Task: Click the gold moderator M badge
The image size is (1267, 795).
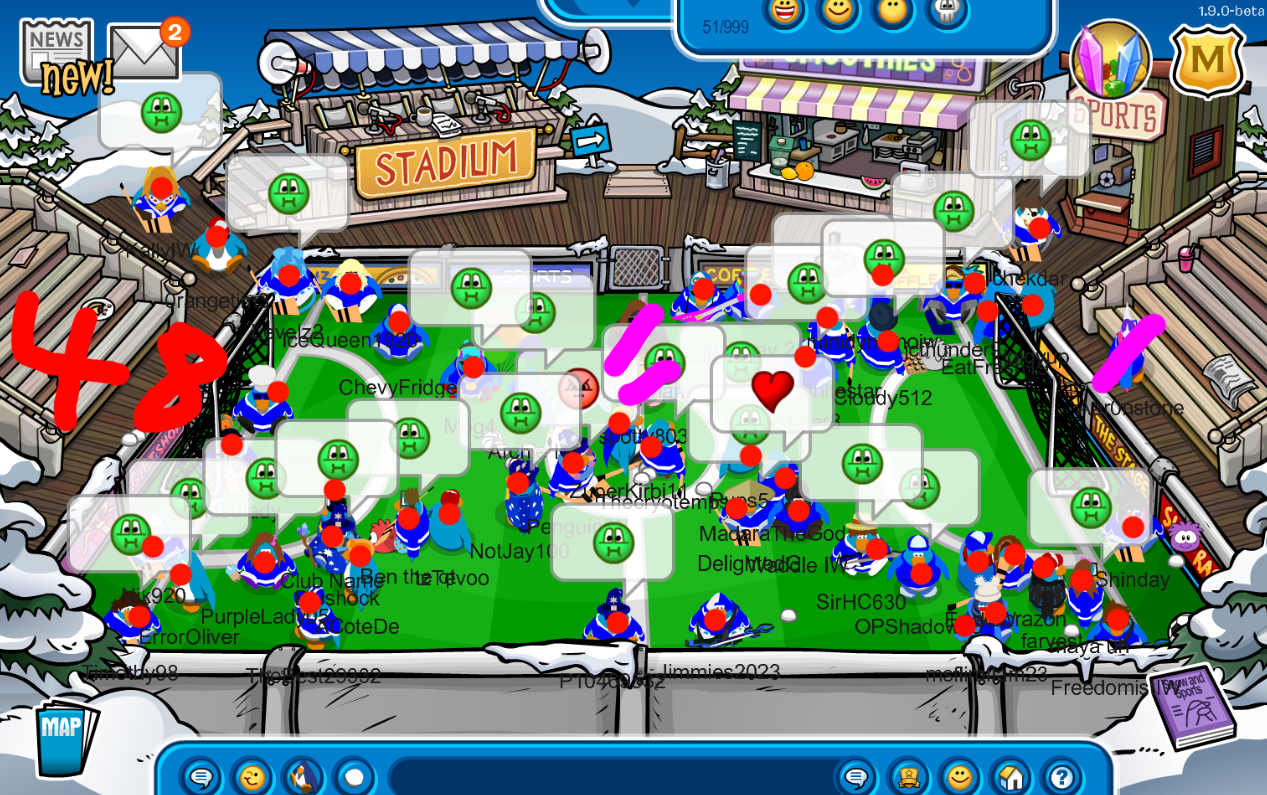Action: pos(1207,62)
